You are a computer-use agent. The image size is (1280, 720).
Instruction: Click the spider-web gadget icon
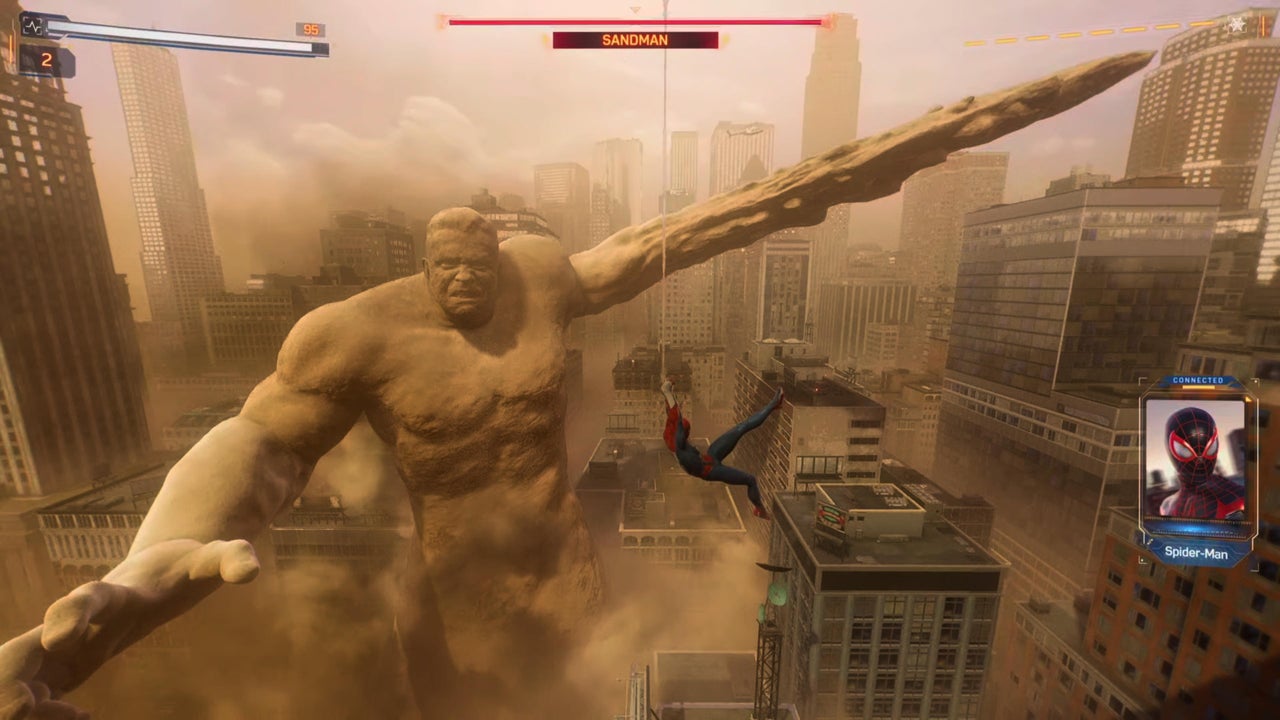coord(1237,23)
